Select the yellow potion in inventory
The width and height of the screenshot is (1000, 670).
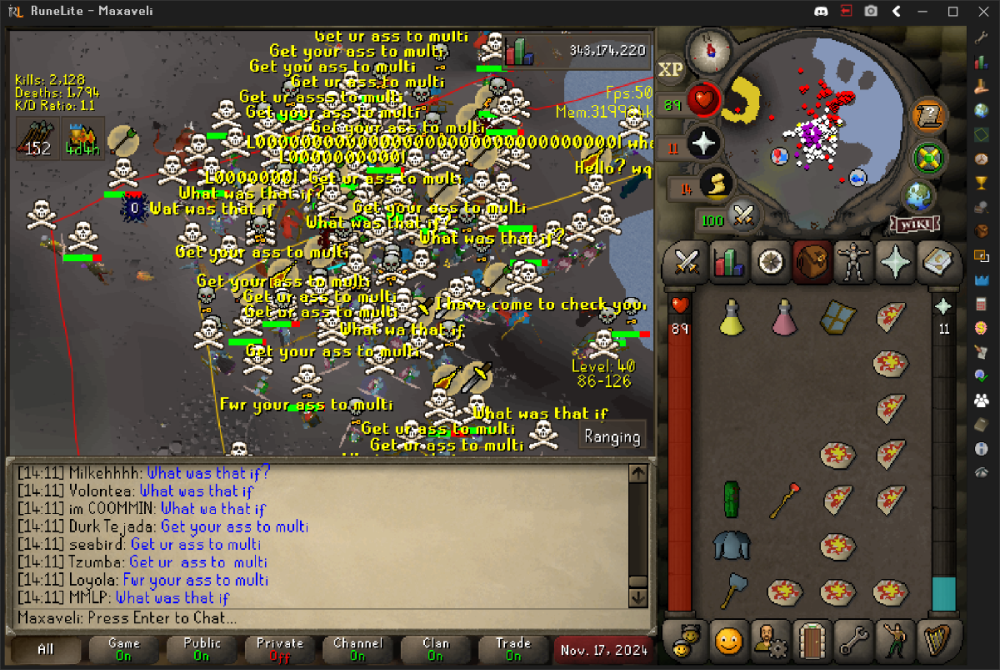click(732, 318)
